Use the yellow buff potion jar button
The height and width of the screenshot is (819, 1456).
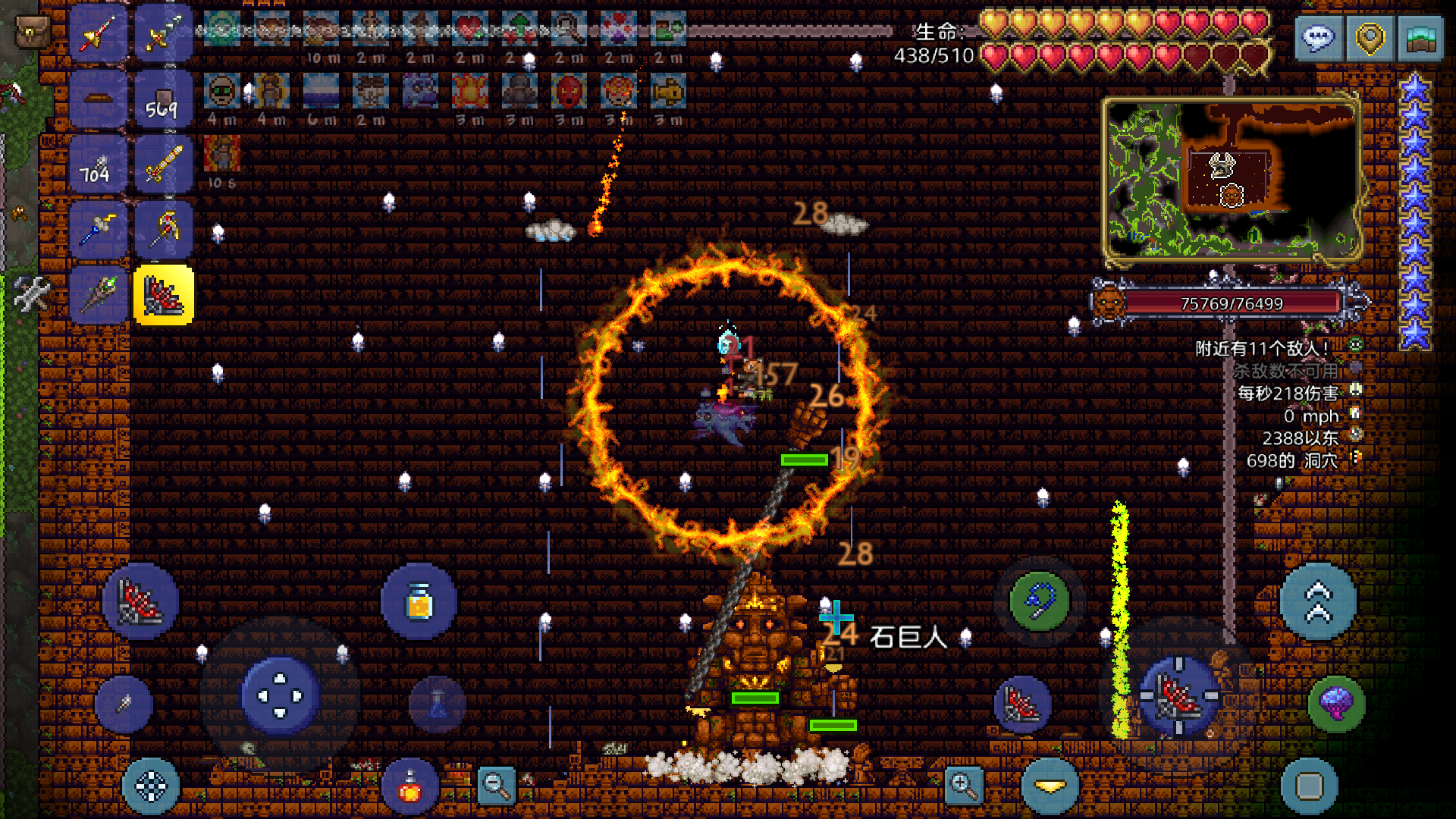coord(419,601)
